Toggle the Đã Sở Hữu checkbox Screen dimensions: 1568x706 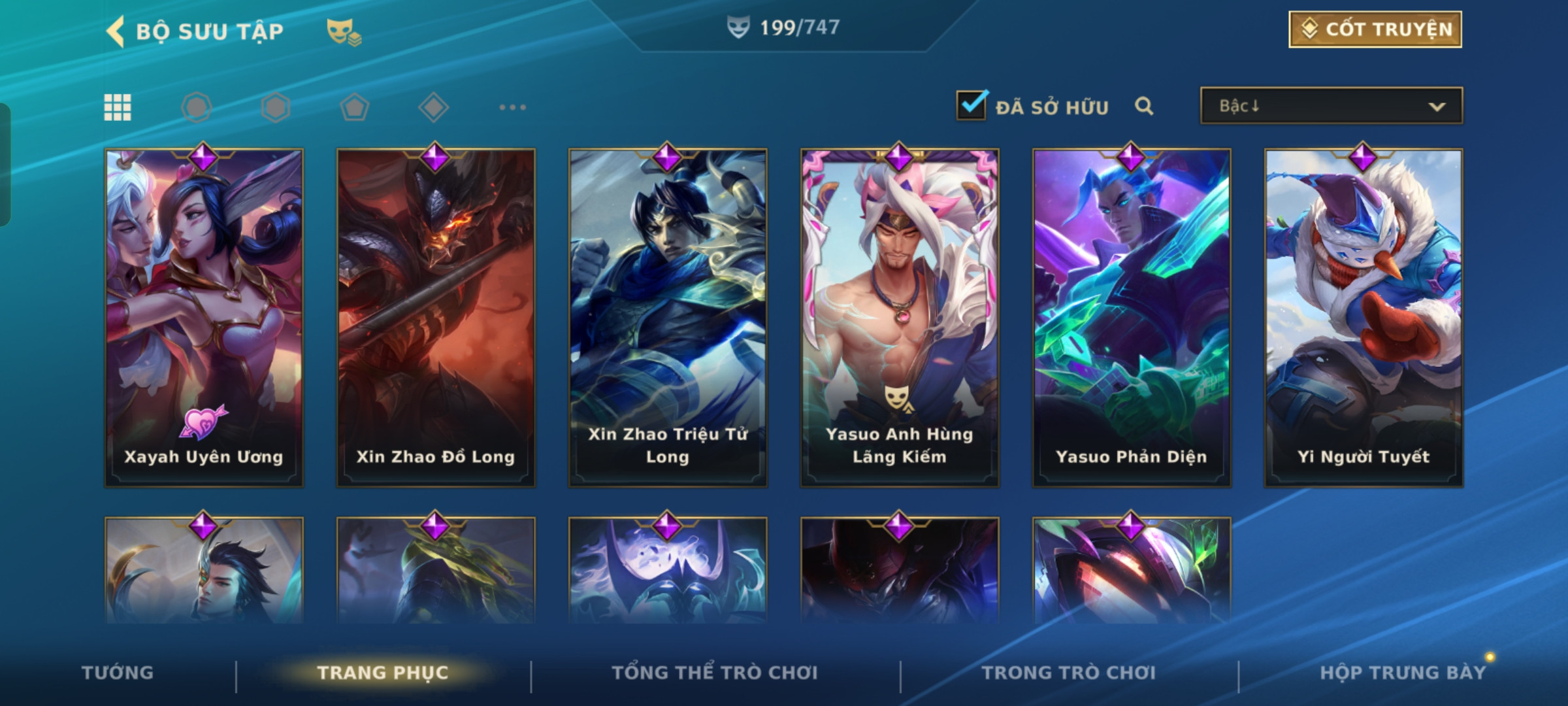click(971, 106)
